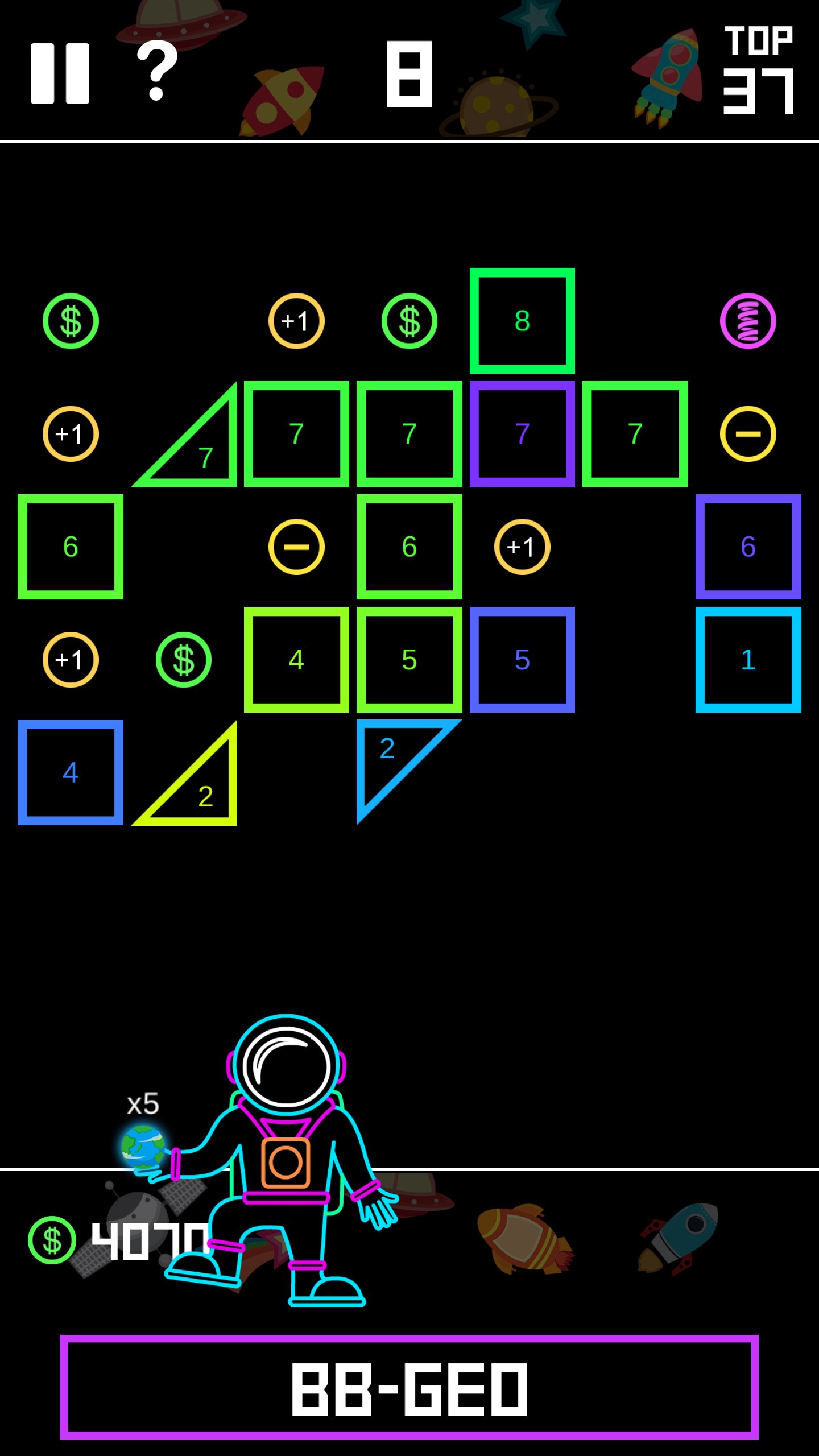The width and height of the screenshot is (819, 1456).
Task: Select the dollar coin next to the +1 bonus
Action: click(183, 660)
